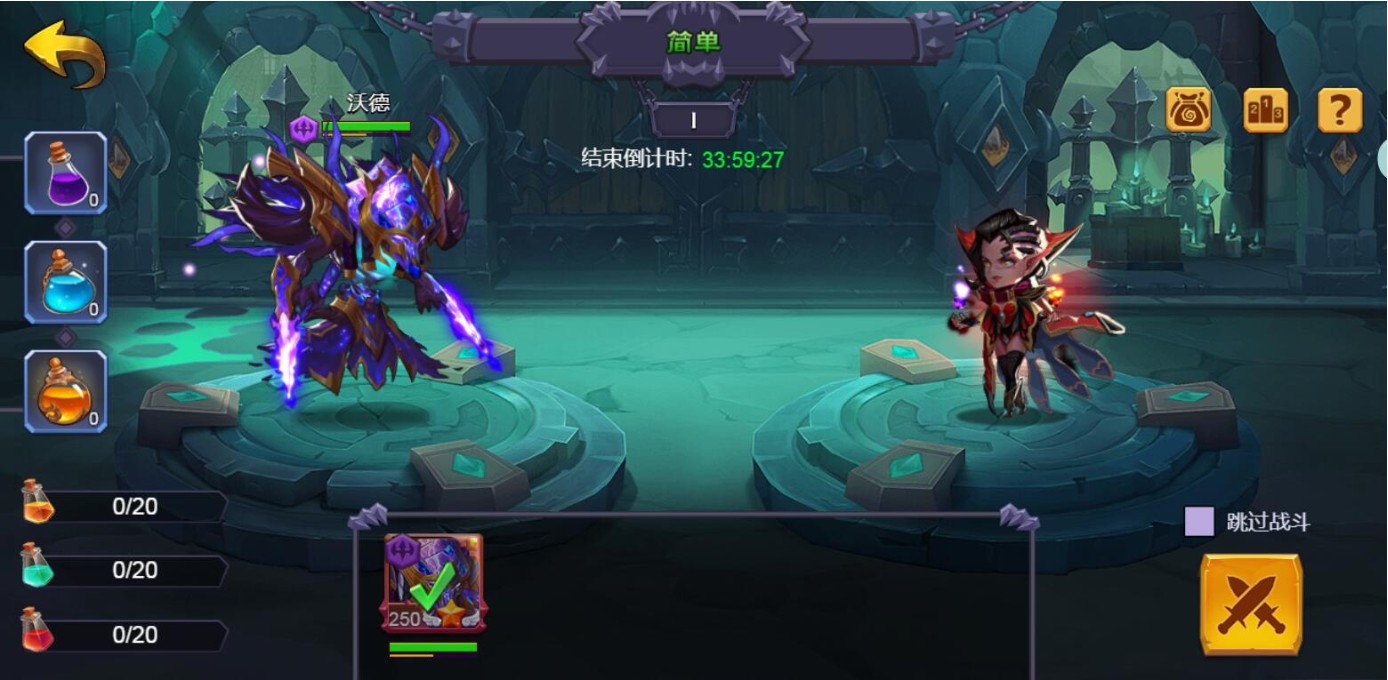Screen dimensions: 1388x680
Task: Go back with the yellow arrow
Action: [x=65, y=53]
